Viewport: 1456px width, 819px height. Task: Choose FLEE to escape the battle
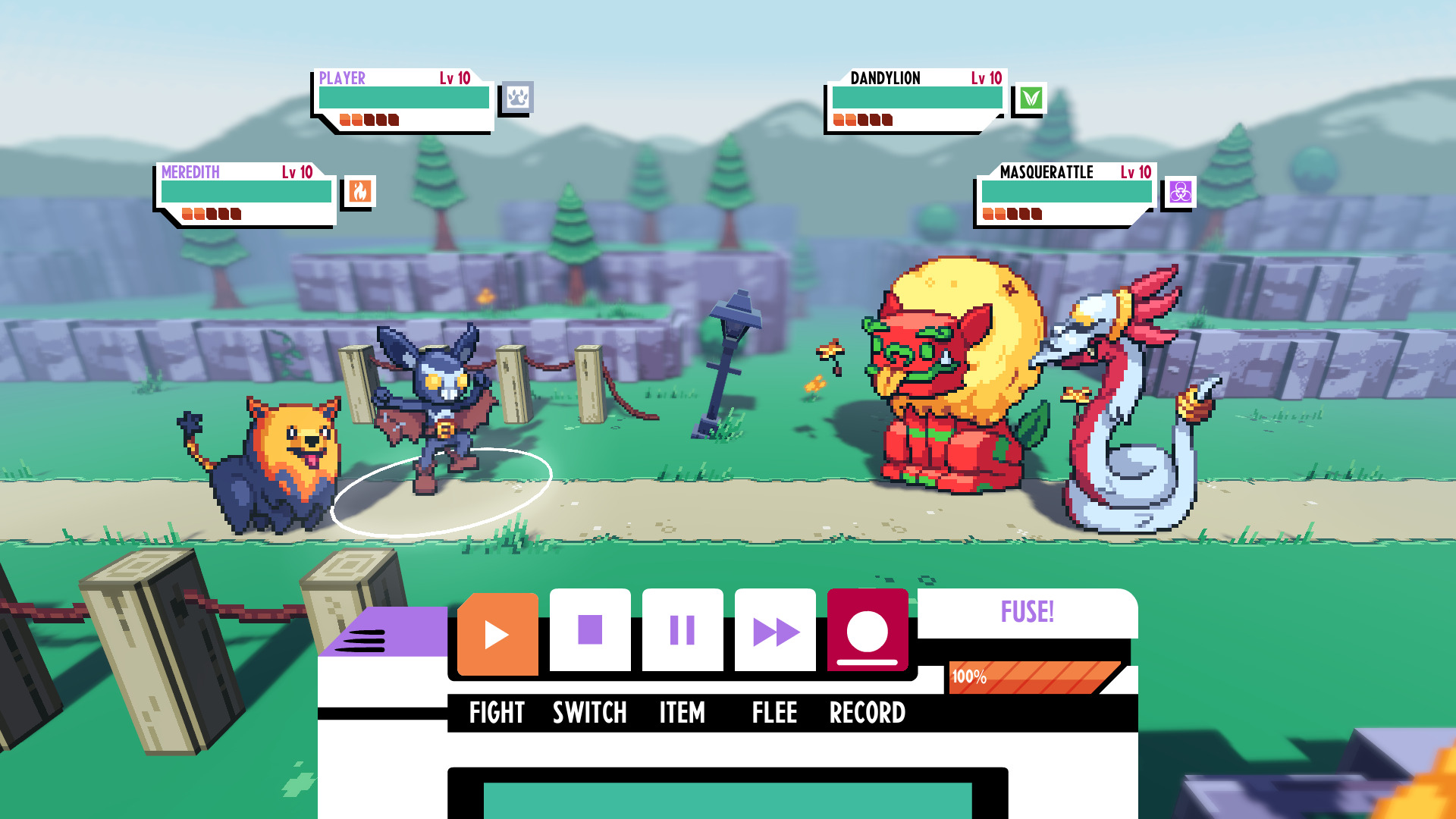[774, 713]
